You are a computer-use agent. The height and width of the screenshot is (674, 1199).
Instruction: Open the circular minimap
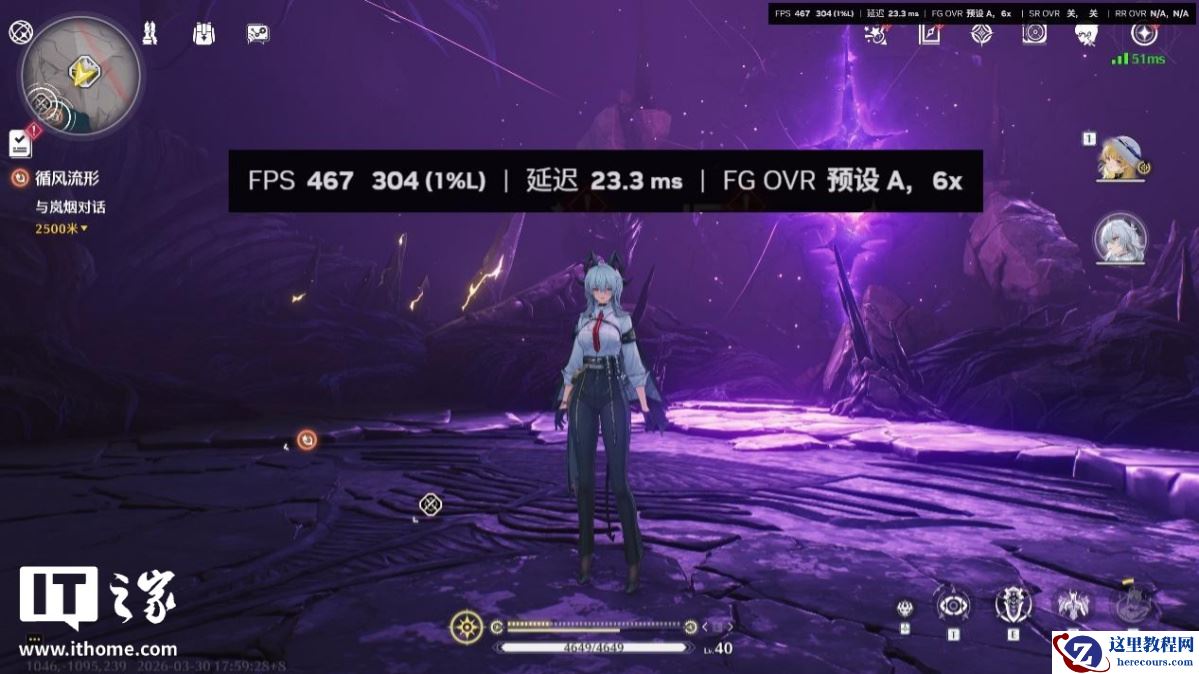tap(80, 77)
